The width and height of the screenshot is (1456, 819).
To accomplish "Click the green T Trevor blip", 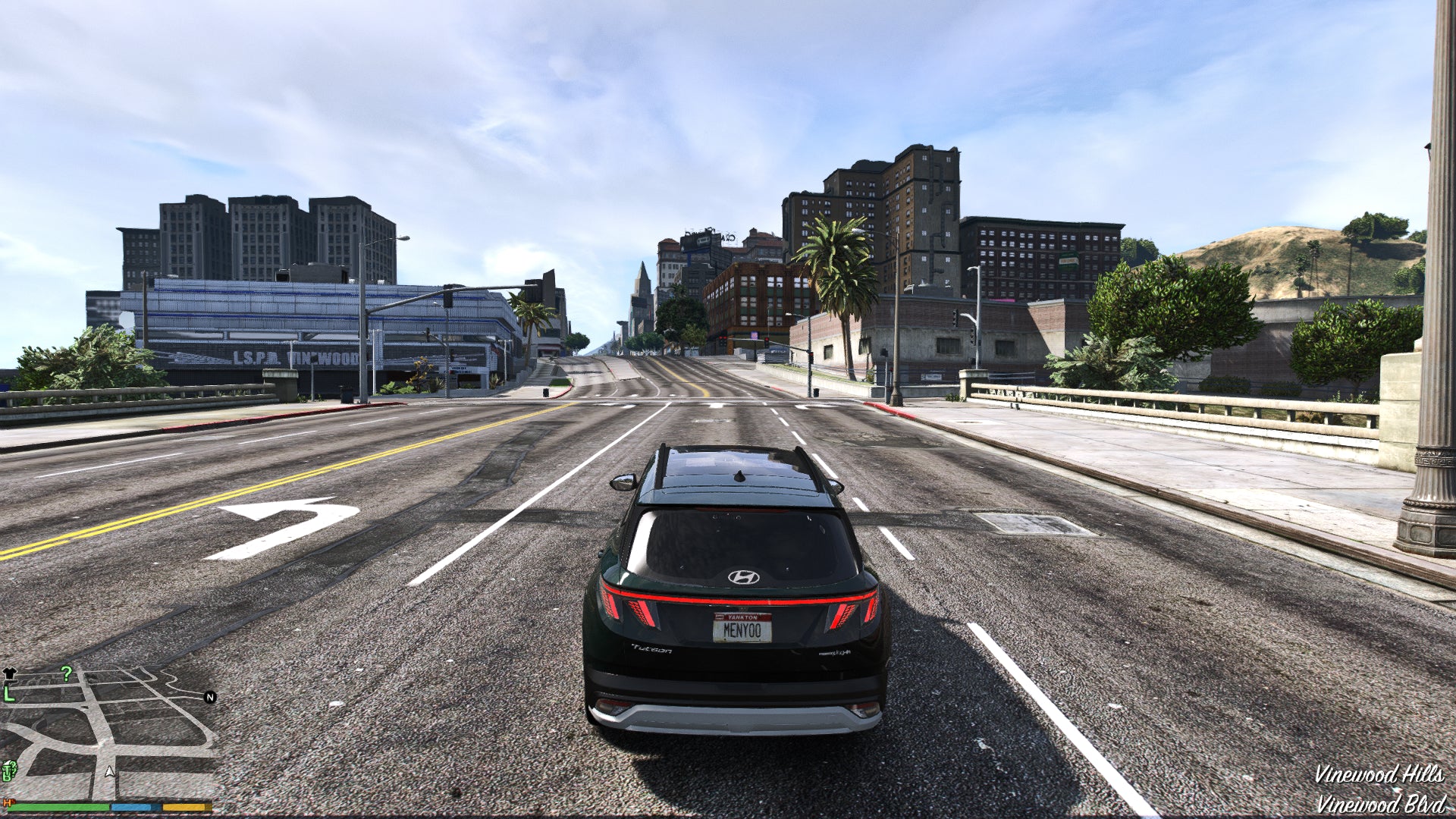I will coord(7,768).
